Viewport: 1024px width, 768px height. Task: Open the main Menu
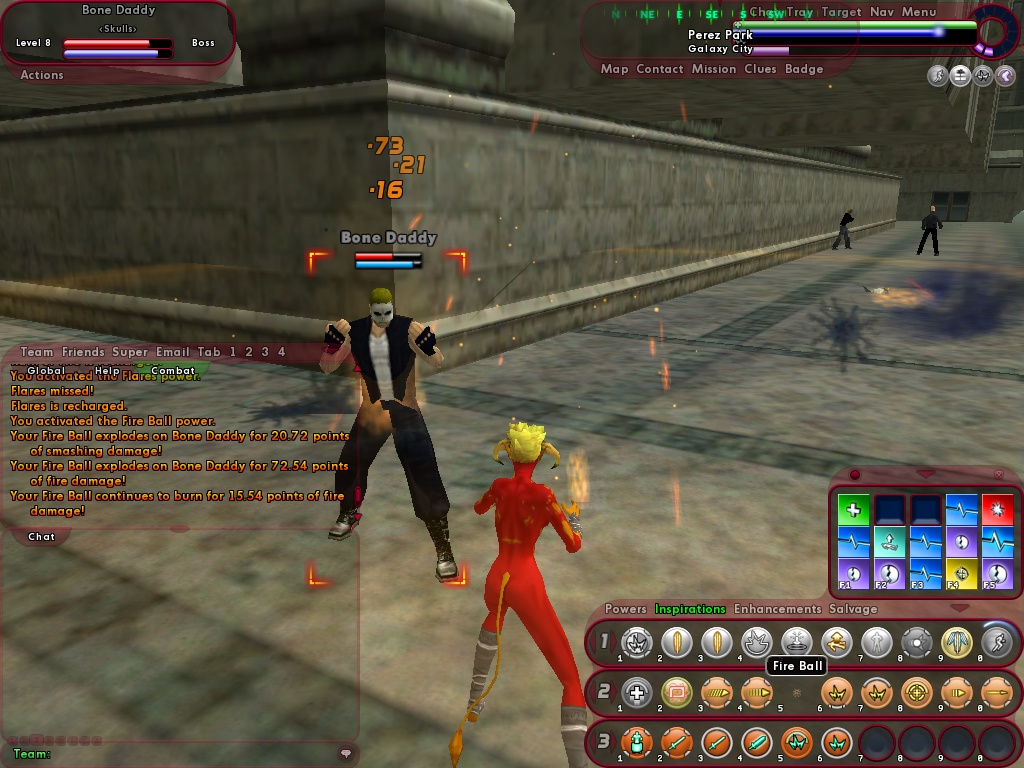[919, 12]
